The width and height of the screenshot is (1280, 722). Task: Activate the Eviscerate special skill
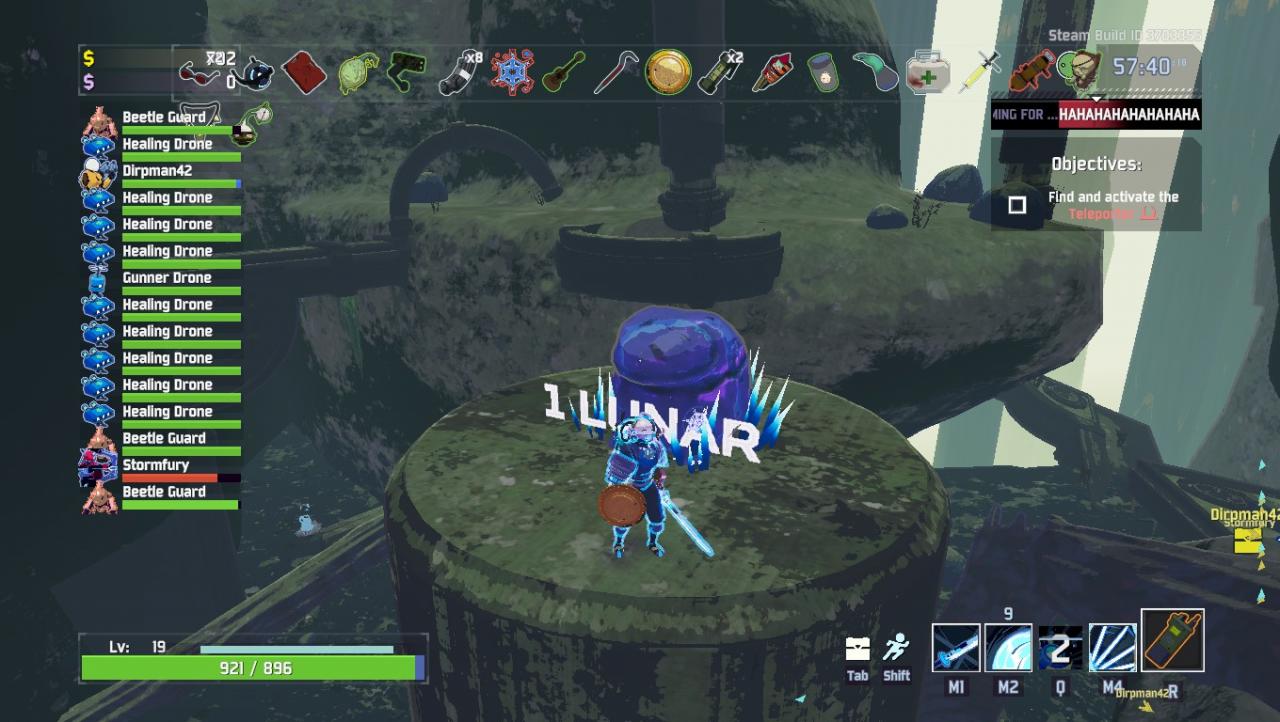[x=1112, y=648]
